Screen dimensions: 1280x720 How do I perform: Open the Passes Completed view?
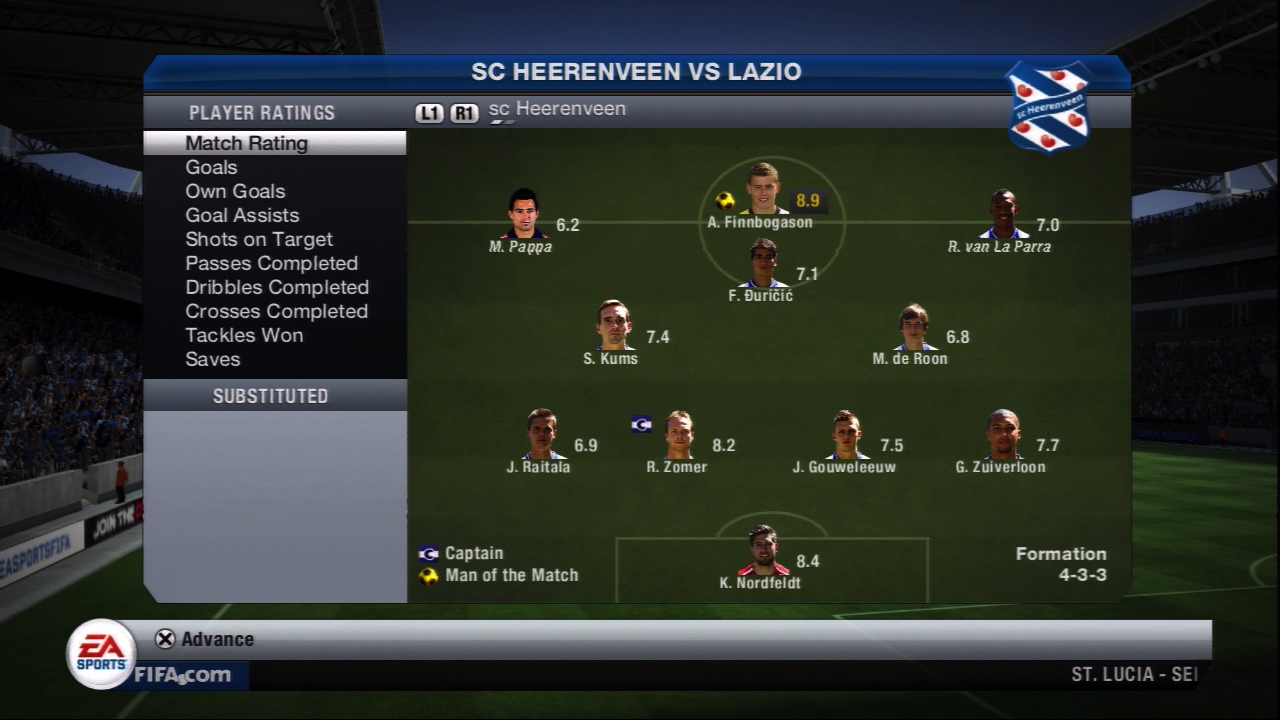(x=272, y=263)
